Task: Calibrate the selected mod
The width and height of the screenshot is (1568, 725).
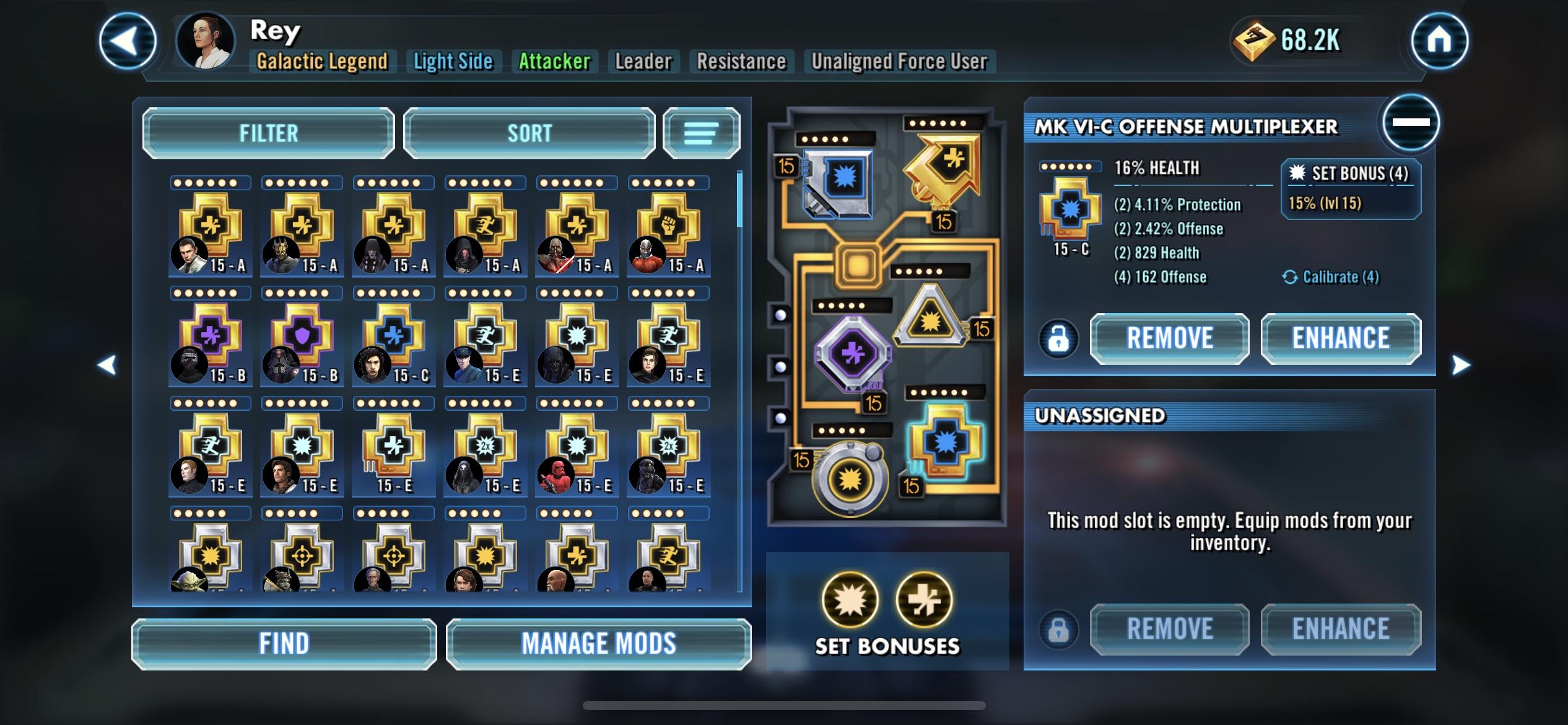Action: pyautogui.click(x=1331, y=277)
